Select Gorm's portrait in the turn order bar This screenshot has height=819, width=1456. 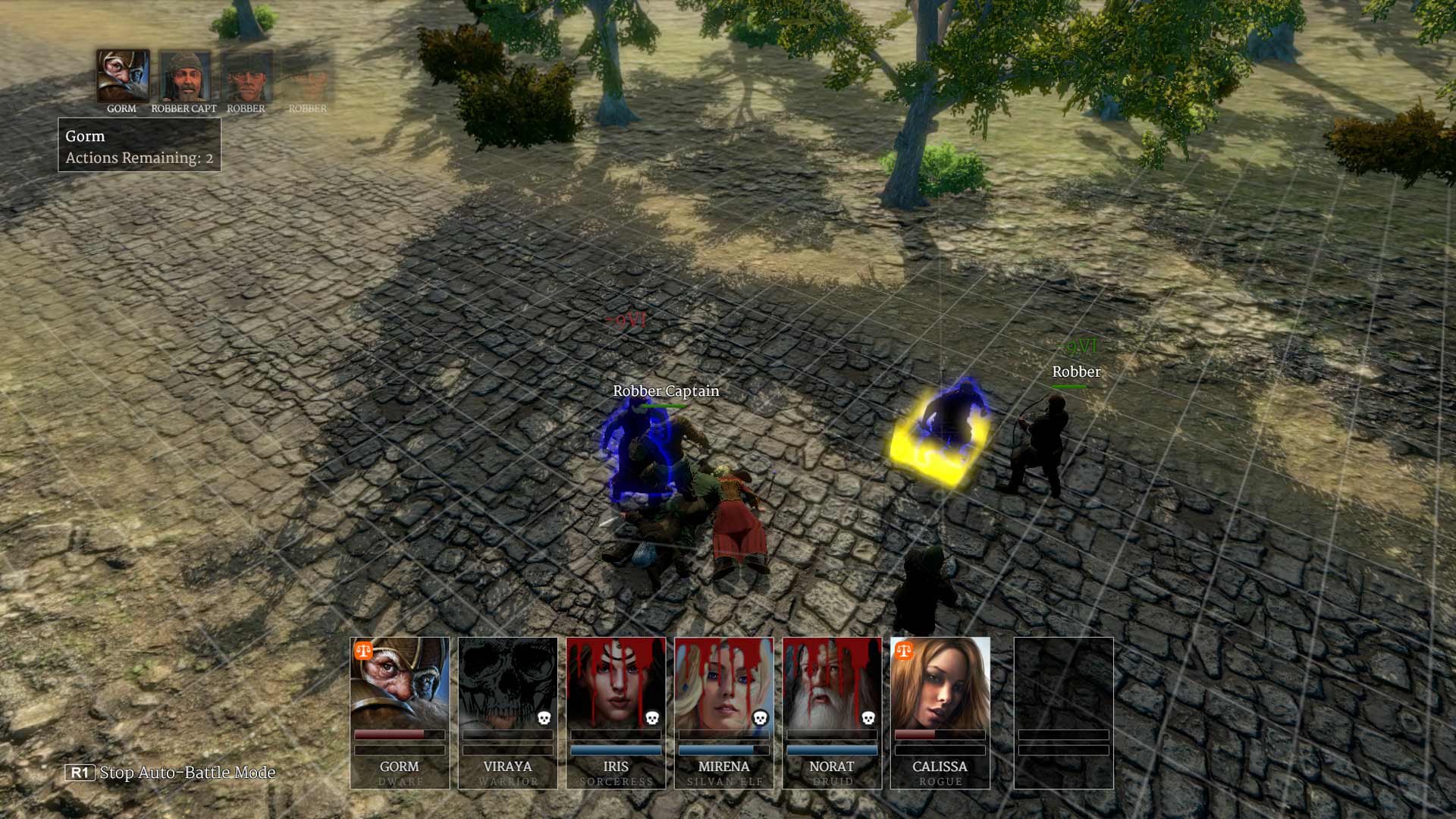point(122,76)
